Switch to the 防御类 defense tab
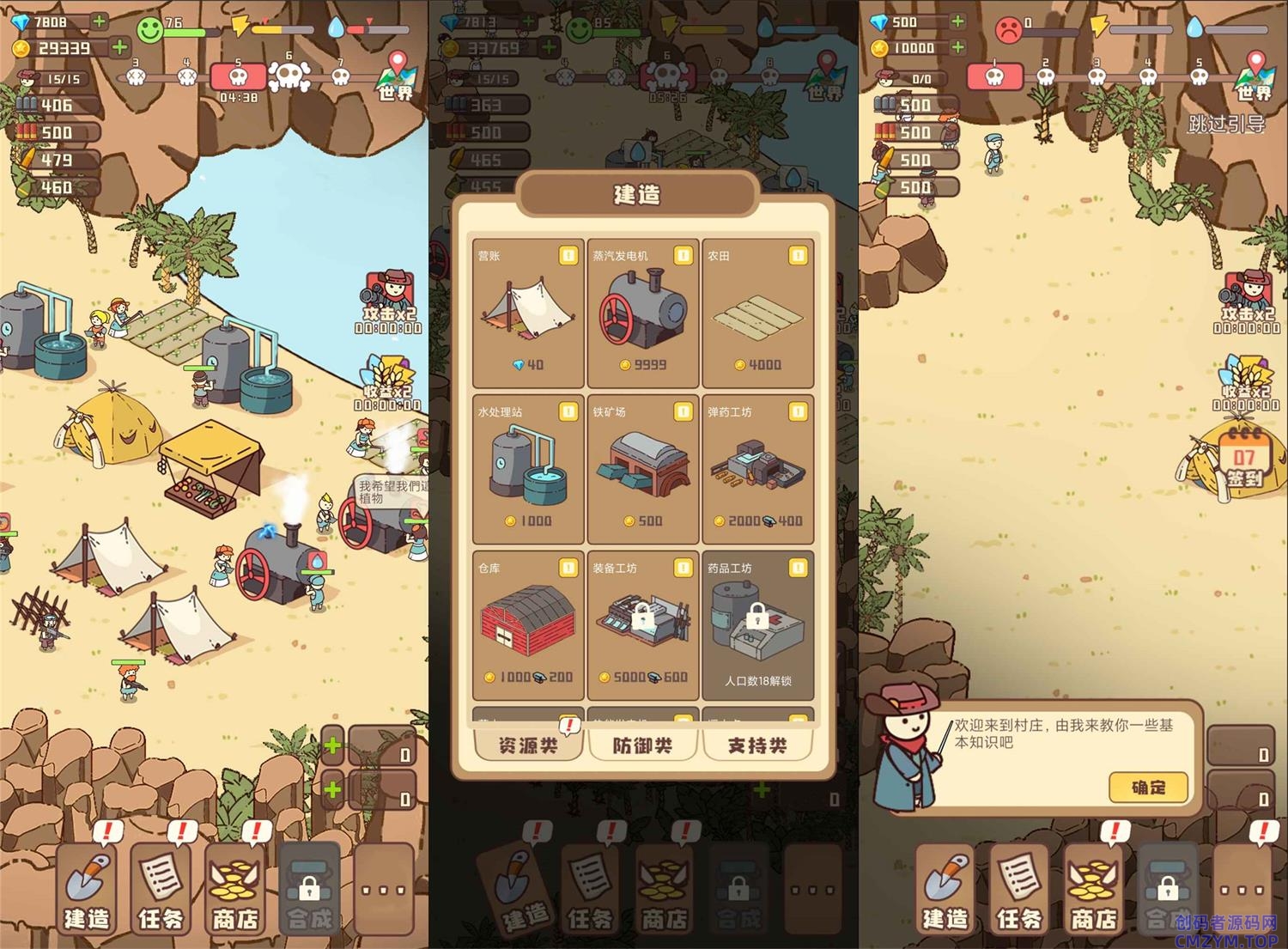Viewport: 1288px width, 949px height. pos(642,745)
